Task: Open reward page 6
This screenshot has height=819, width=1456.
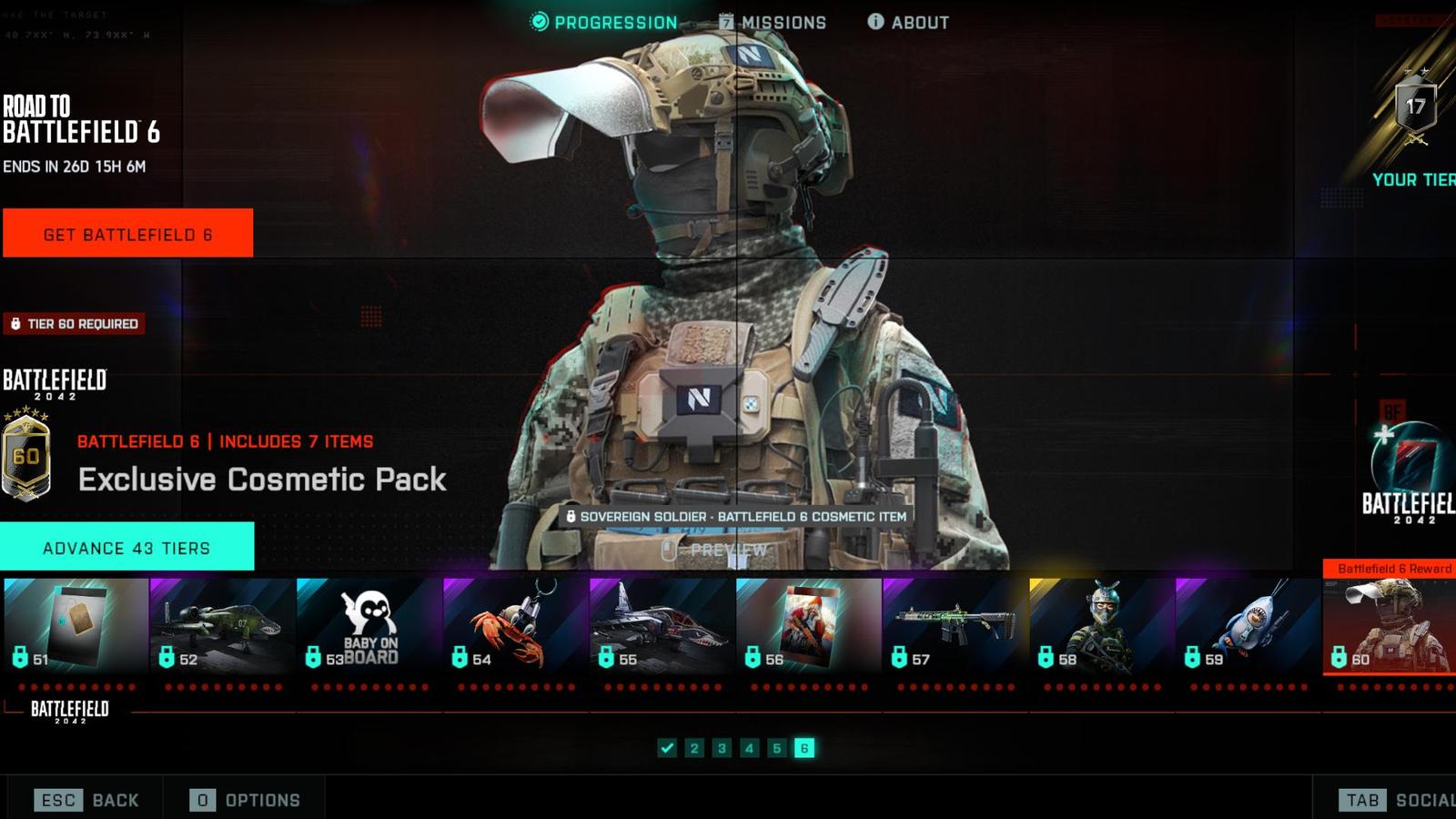Action: click(x=804, y=748)
